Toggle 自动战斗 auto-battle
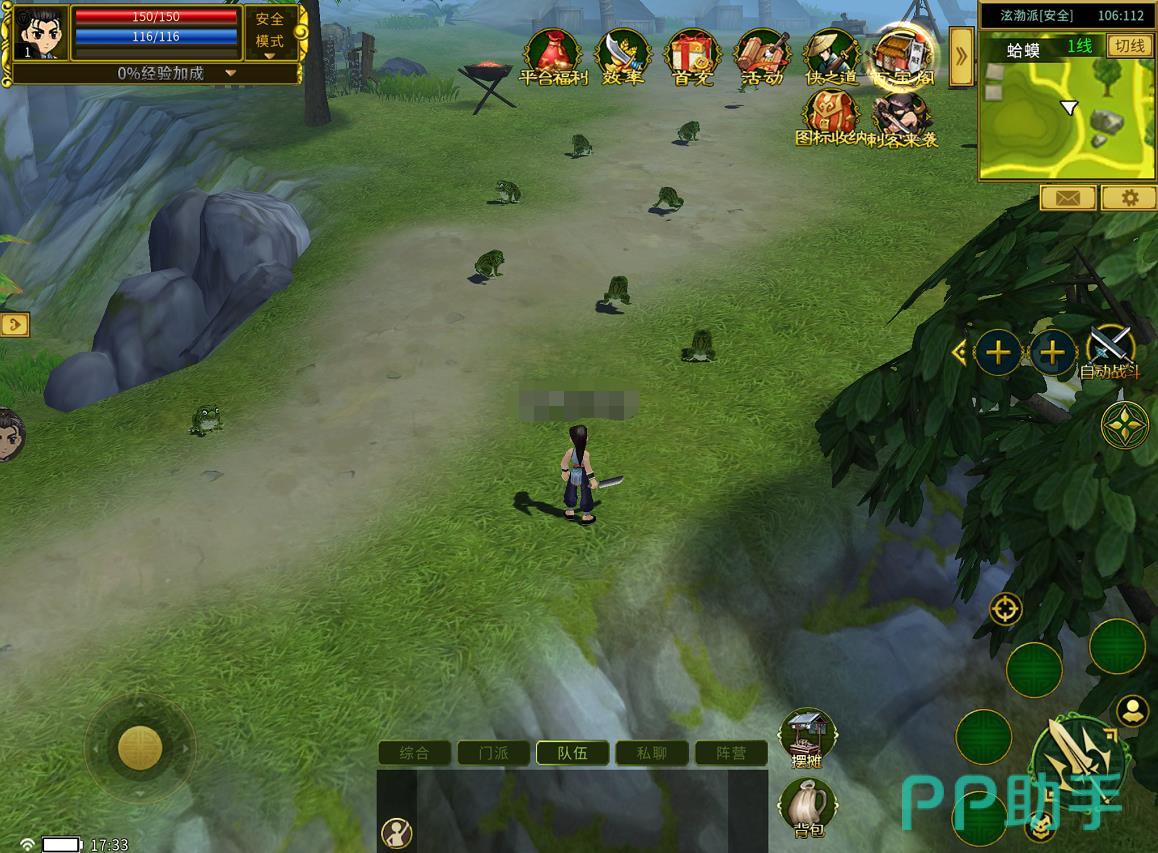1158x853 pixels. [1110, 351]
